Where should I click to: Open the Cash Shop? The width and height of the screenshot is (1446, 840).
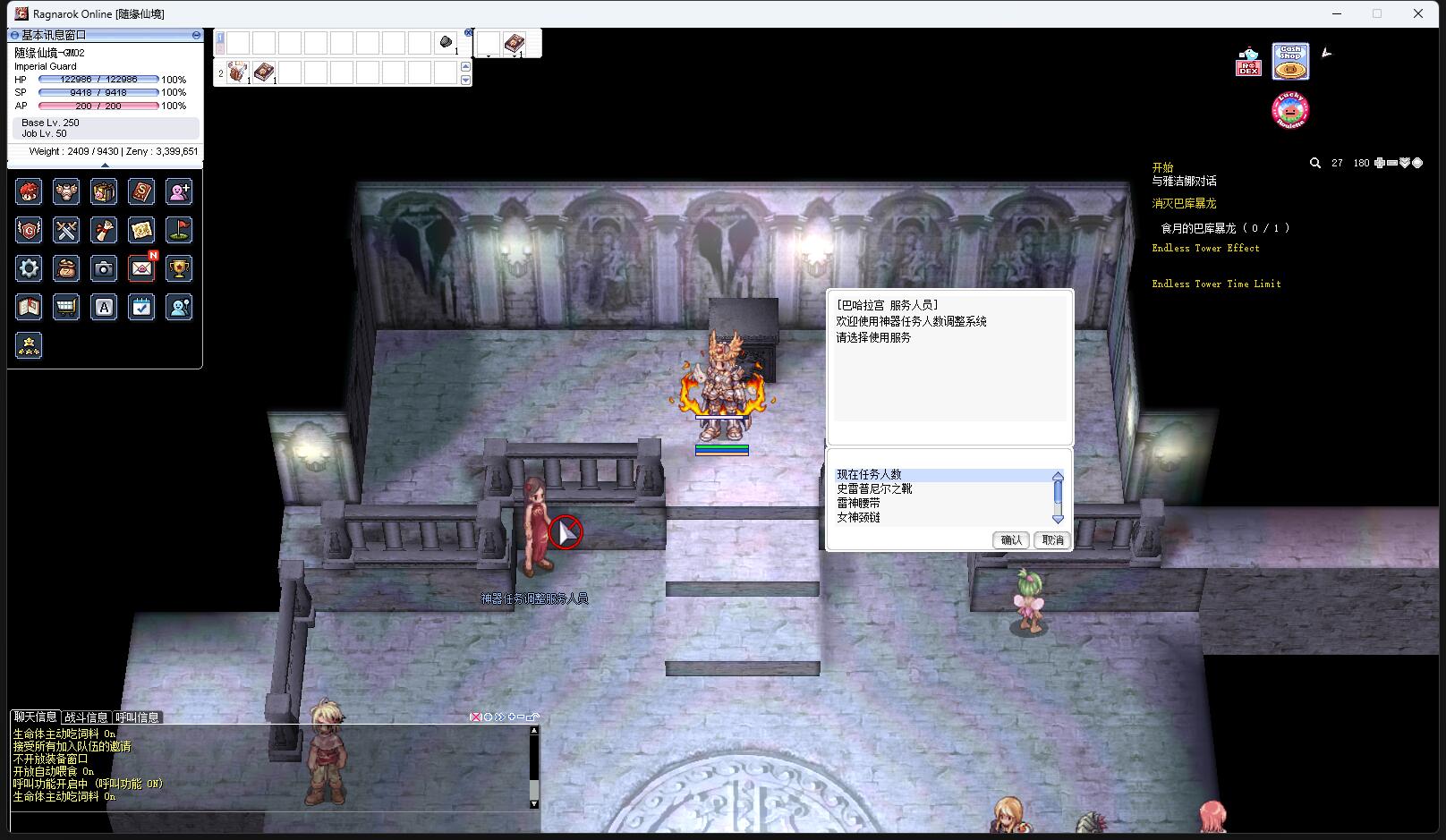(x=1290, y=61)
